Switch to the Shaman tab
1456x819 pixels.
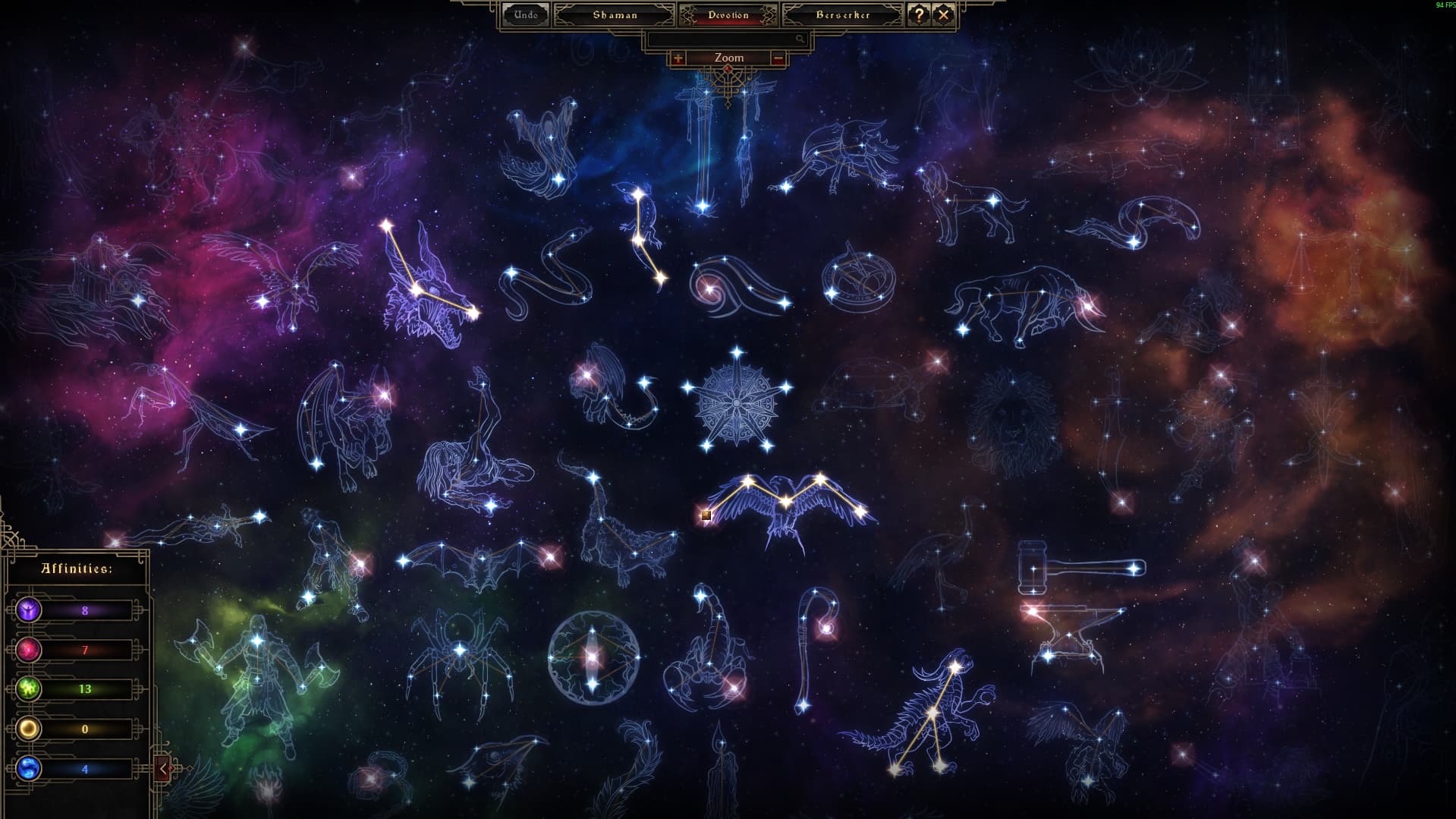(615, 14)
